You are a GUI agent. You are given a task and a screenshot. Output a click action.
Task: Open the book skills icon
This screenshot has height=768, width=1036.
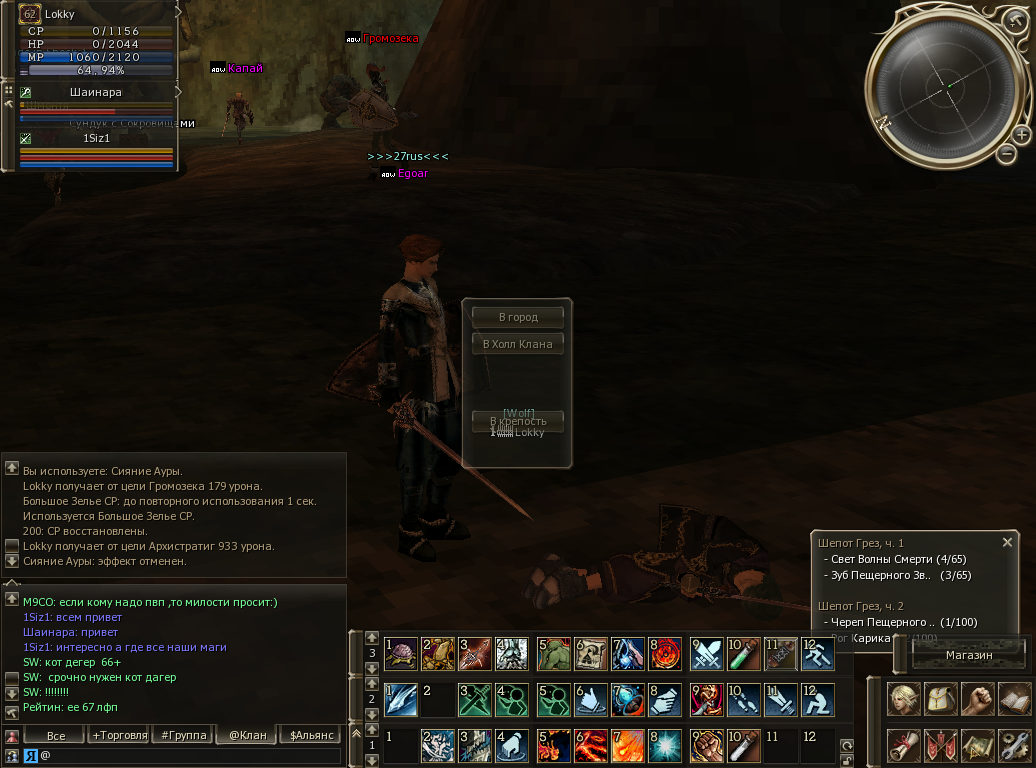(x=1014, y=699)
